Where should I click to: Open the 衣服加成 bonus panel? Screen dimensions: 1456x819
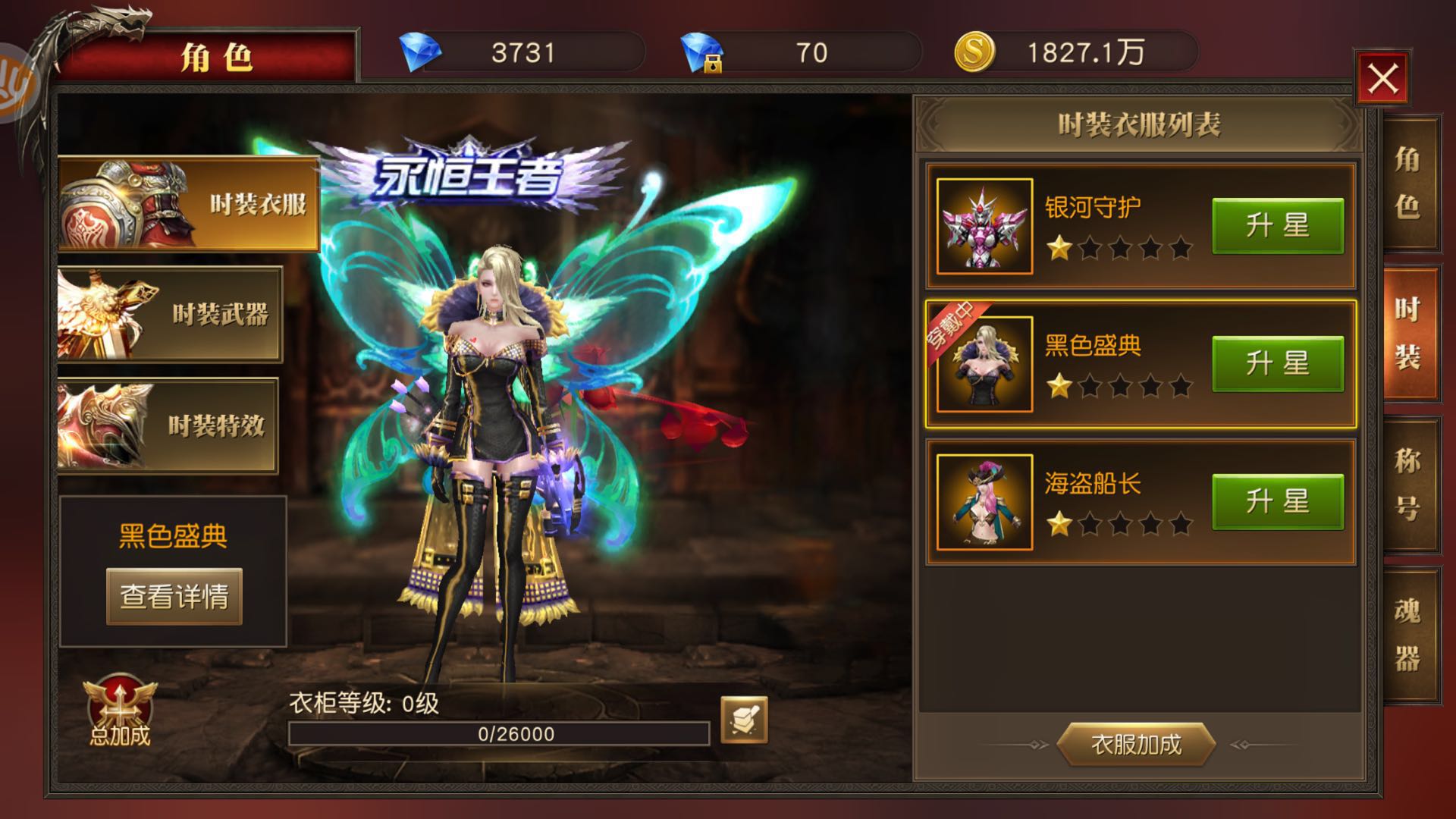point(1136,745)
